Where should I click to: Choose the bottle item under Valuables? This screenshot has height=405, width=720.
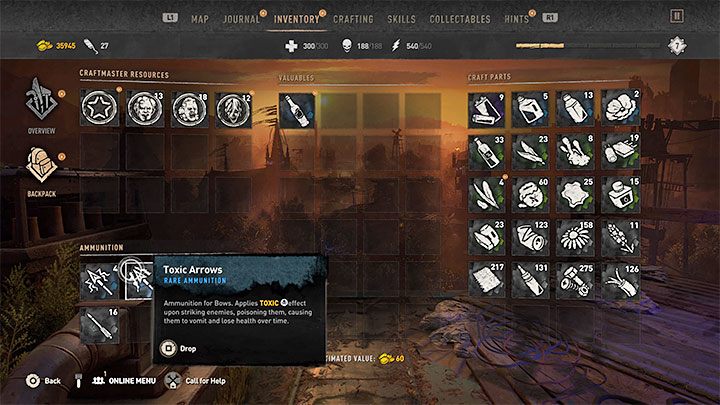[297, 108]
